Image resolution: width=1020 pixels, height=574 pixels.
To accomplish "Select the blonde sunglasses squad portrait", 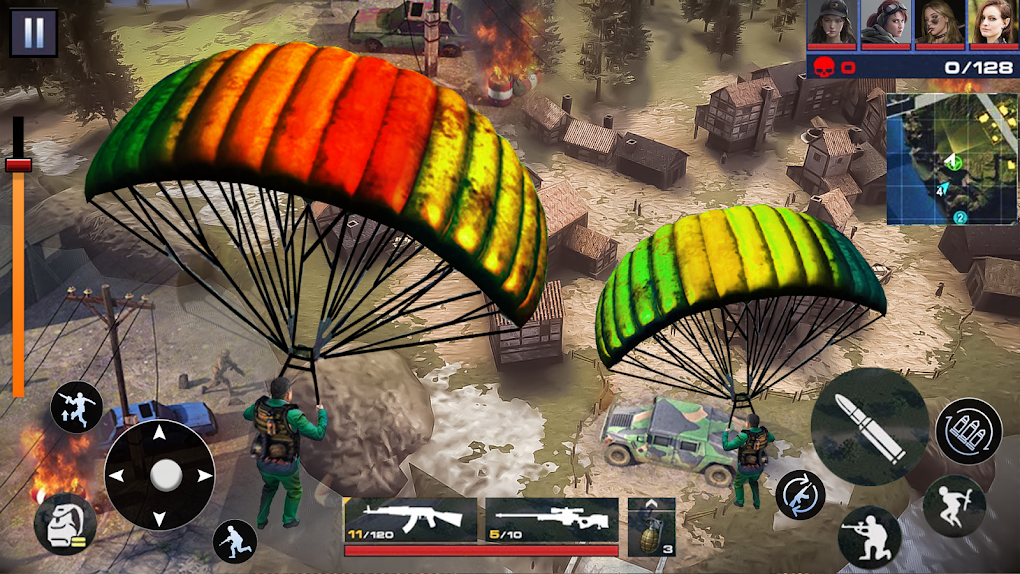I will [x=940, y=24].
